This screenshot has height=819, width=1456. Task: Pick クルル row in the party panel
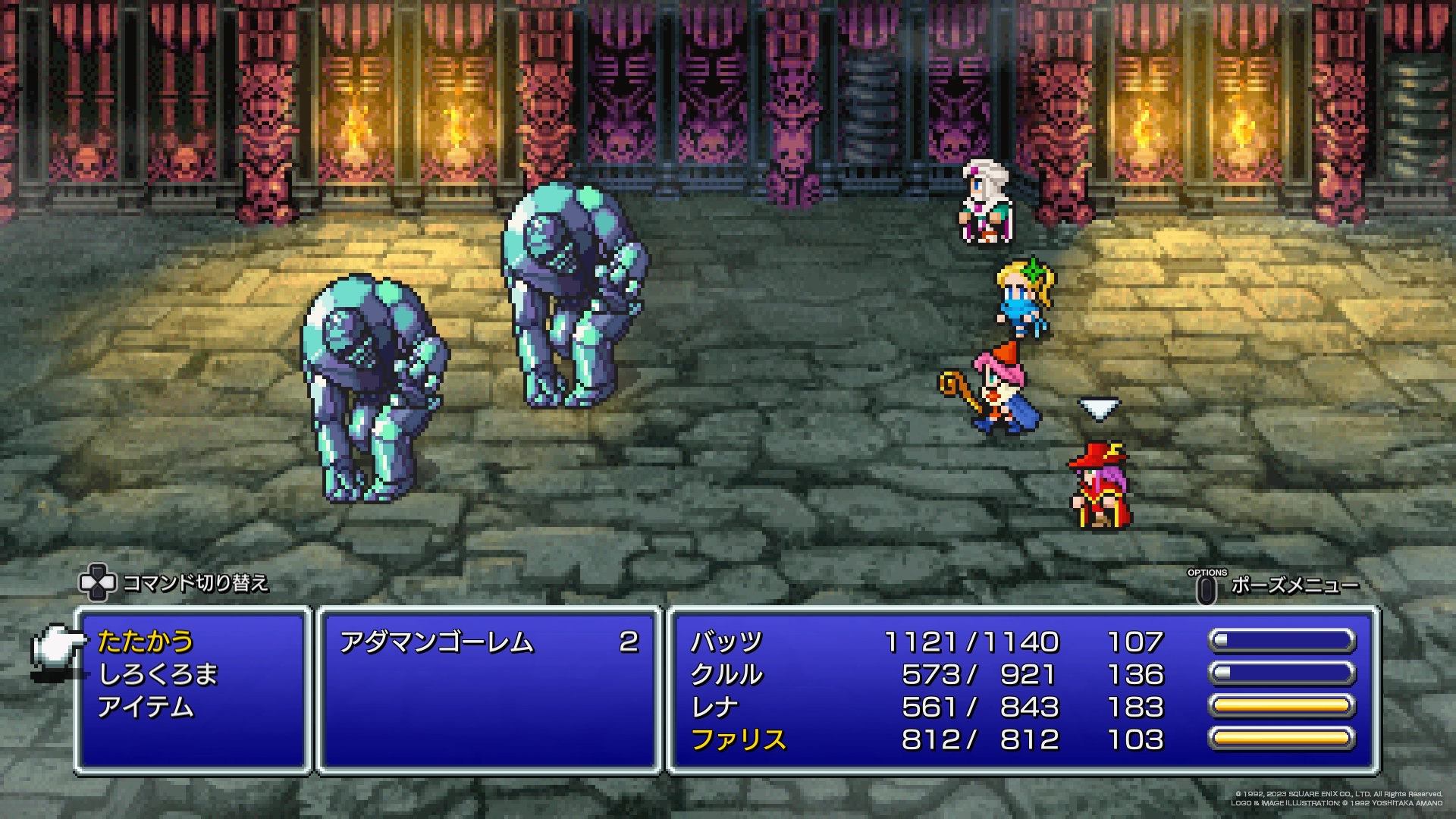point(726,675)
